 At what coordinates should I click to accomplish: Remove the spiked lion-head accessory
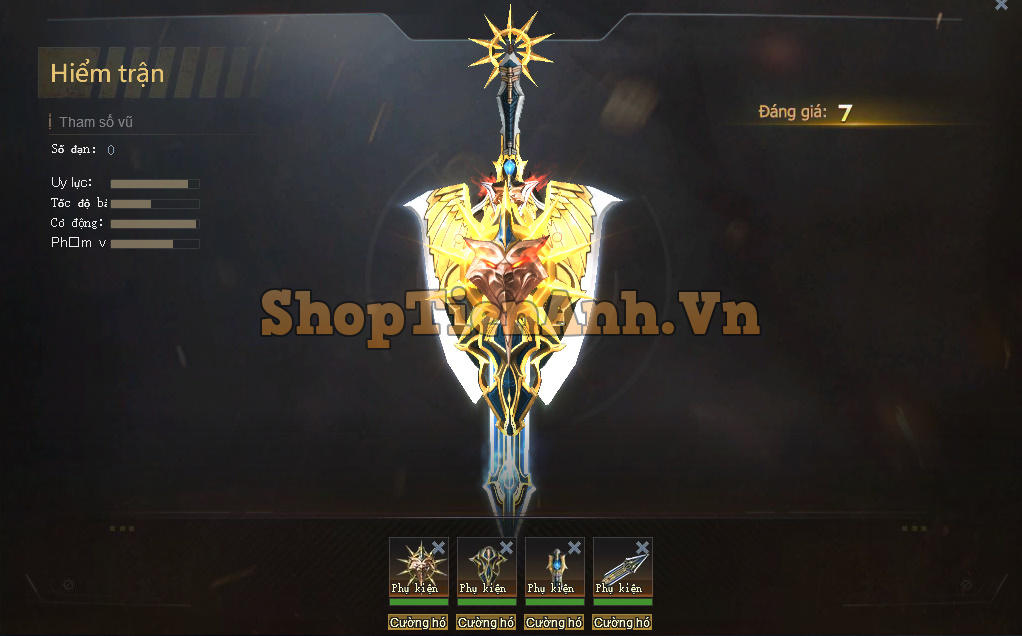[x=438, y=547]
